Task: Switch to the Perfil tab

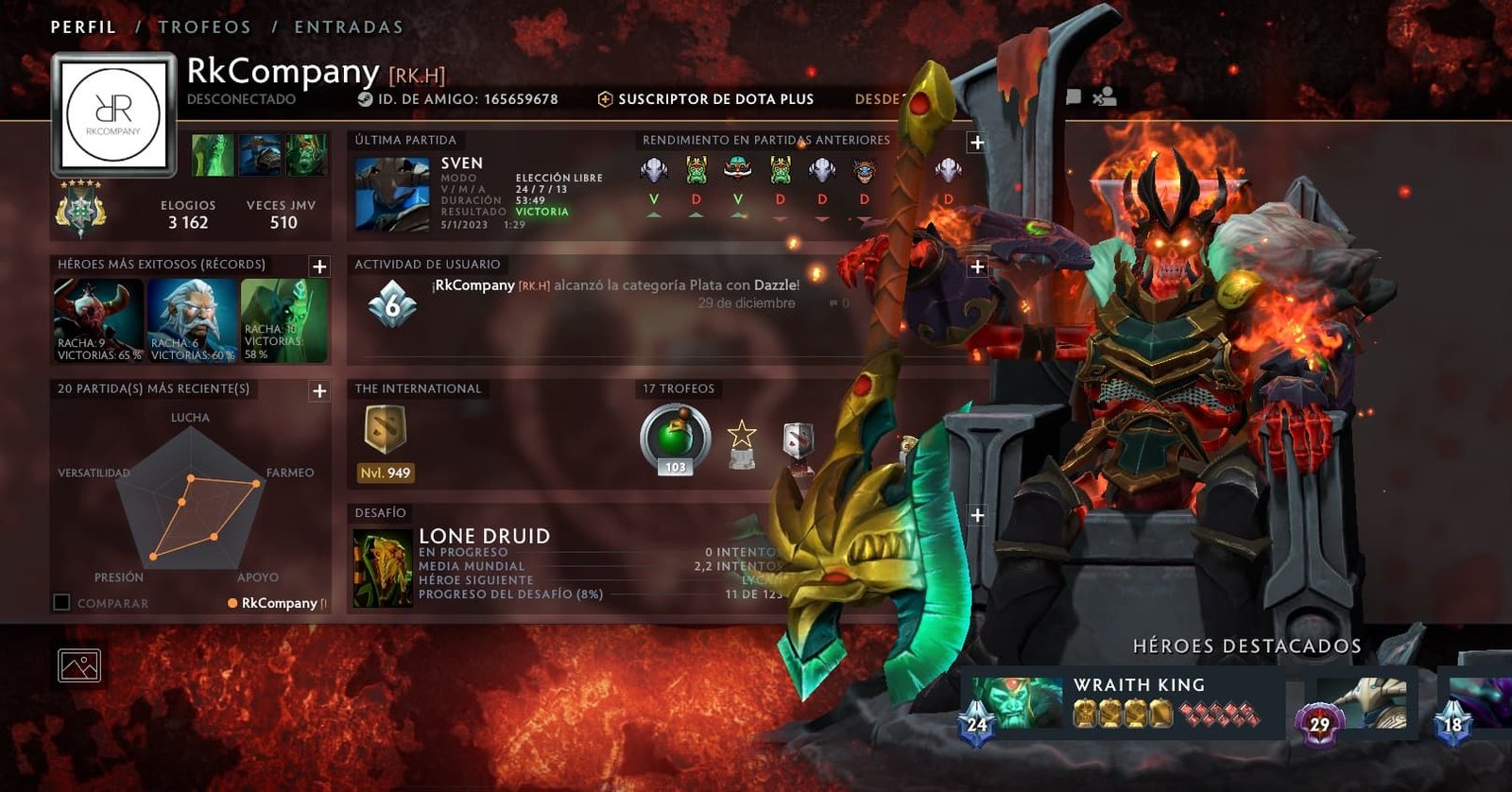Action: 83,27
